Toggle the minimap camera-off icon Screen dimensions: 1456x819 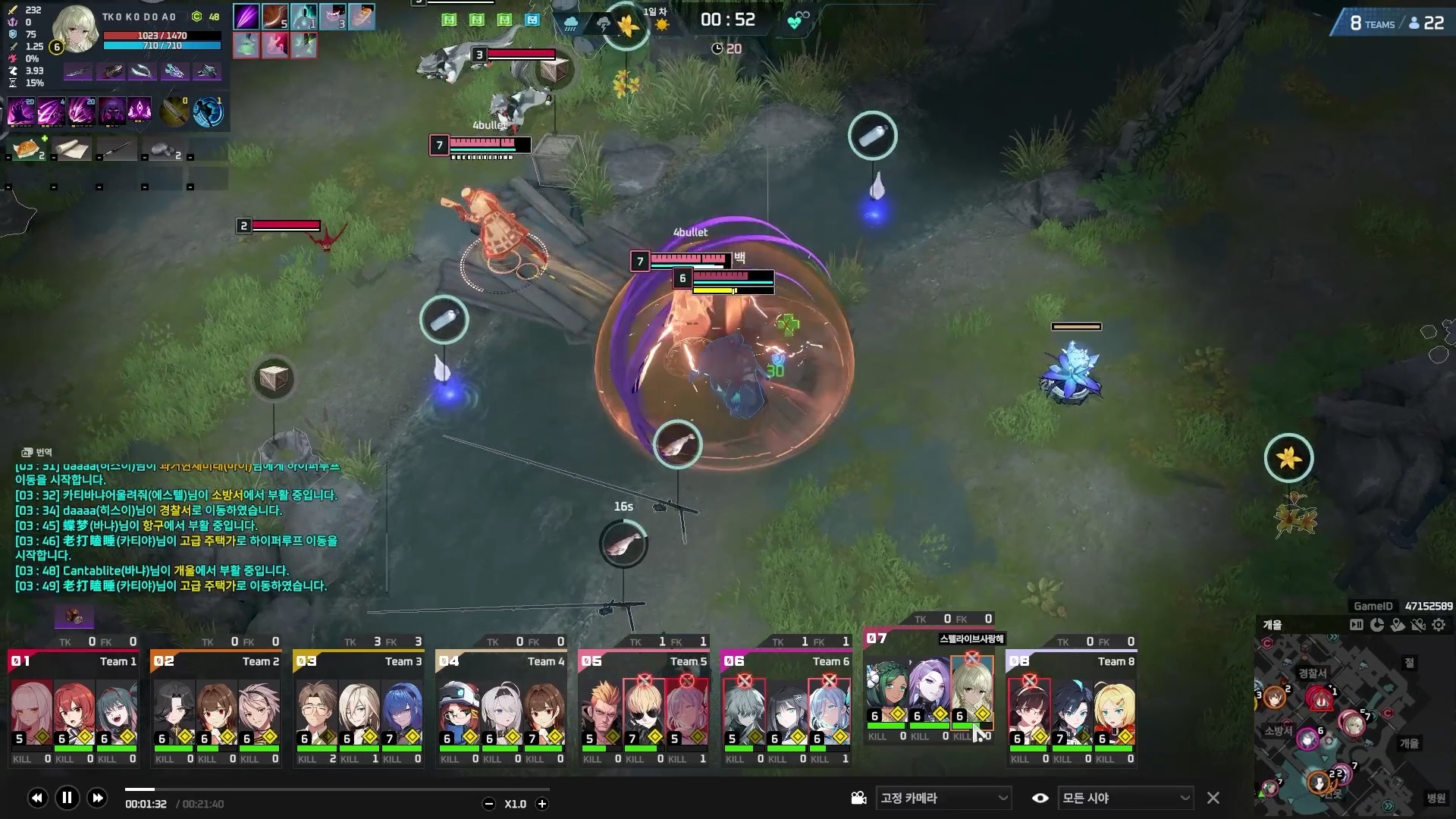click(x=1417, y=625)
